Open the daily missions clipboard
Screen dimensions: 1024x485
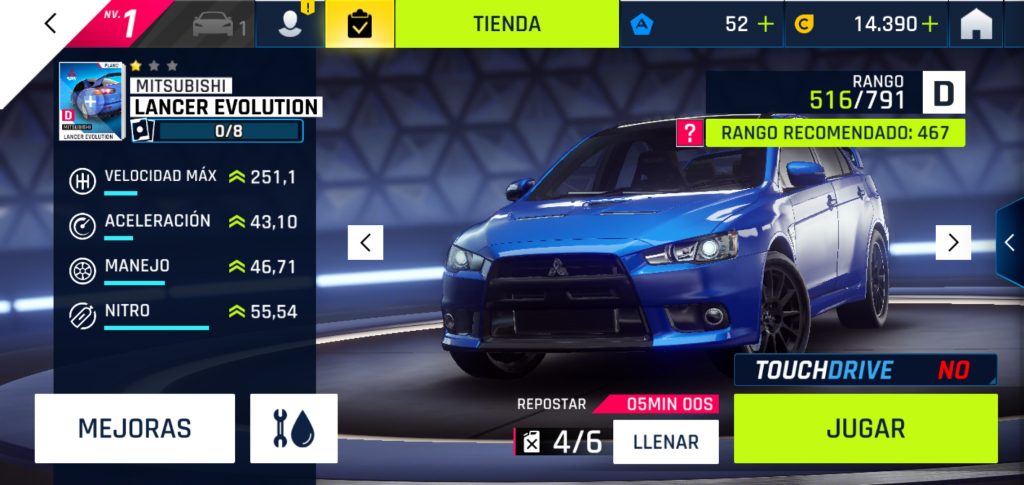tap(360, 24)
